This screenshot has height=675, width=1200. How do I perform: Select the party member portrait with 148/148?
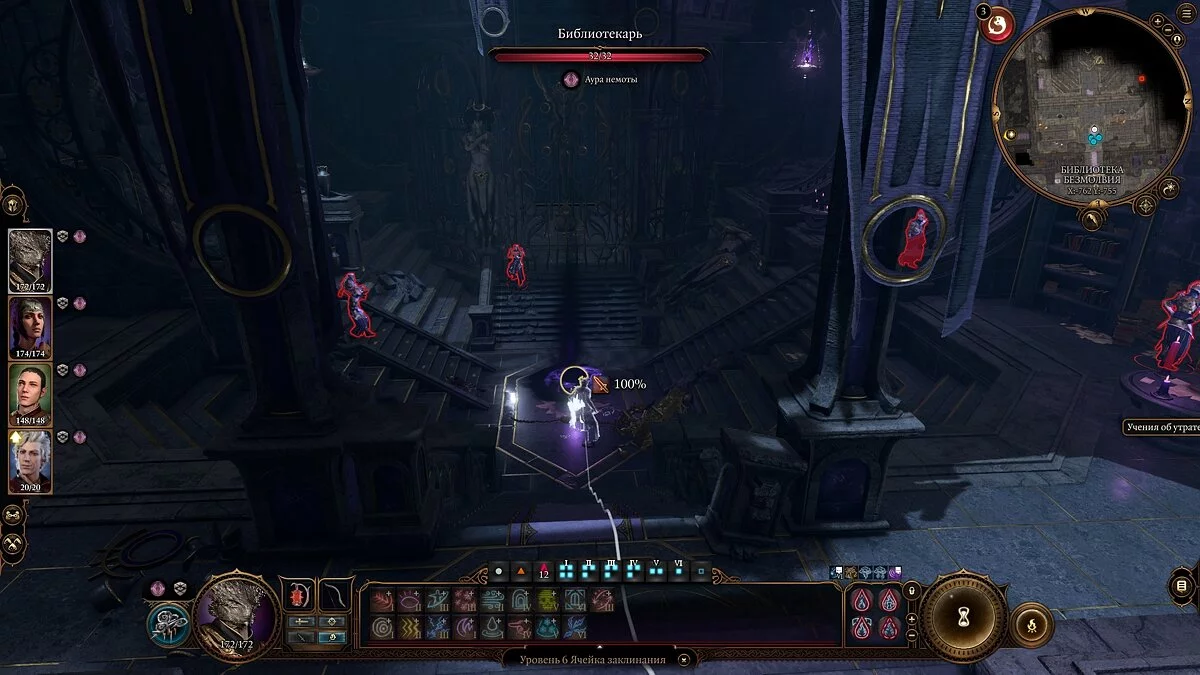(30, 394)
